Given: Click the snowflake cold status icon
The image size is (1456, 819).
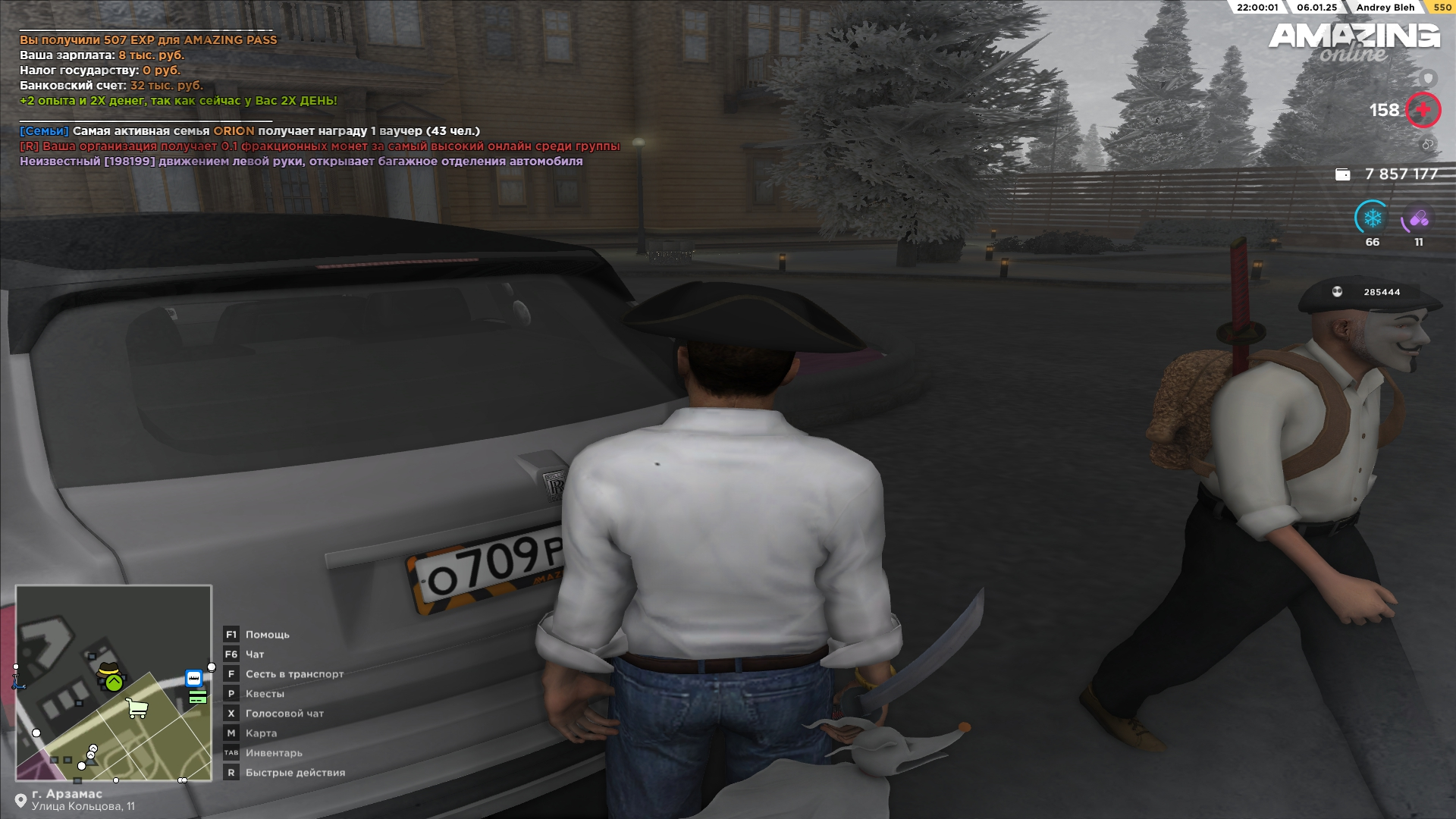Looking at the screenshot, I should [1372, 219].
